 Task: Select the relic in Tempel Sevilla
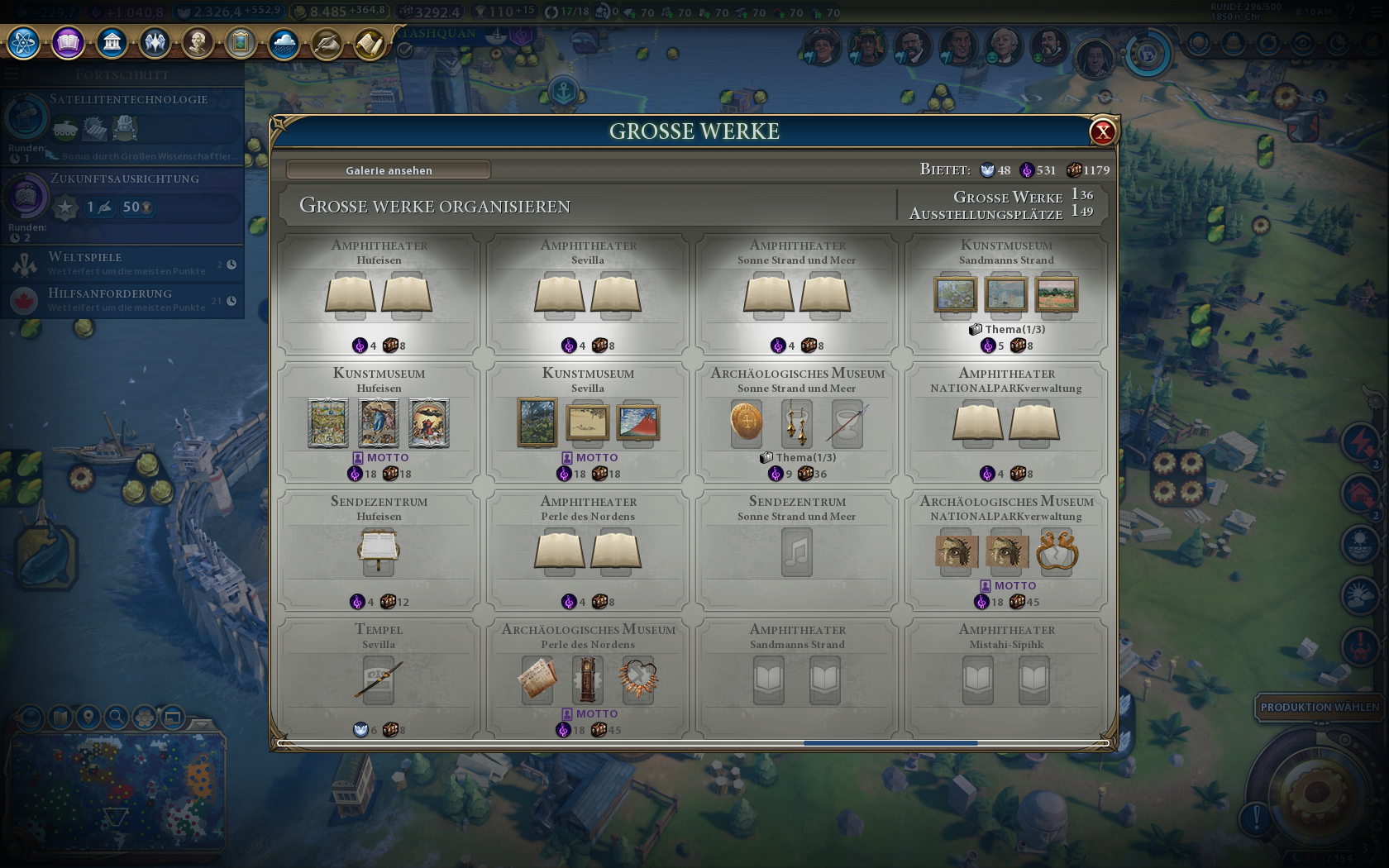pyautogui.click(x=379, y=680)
